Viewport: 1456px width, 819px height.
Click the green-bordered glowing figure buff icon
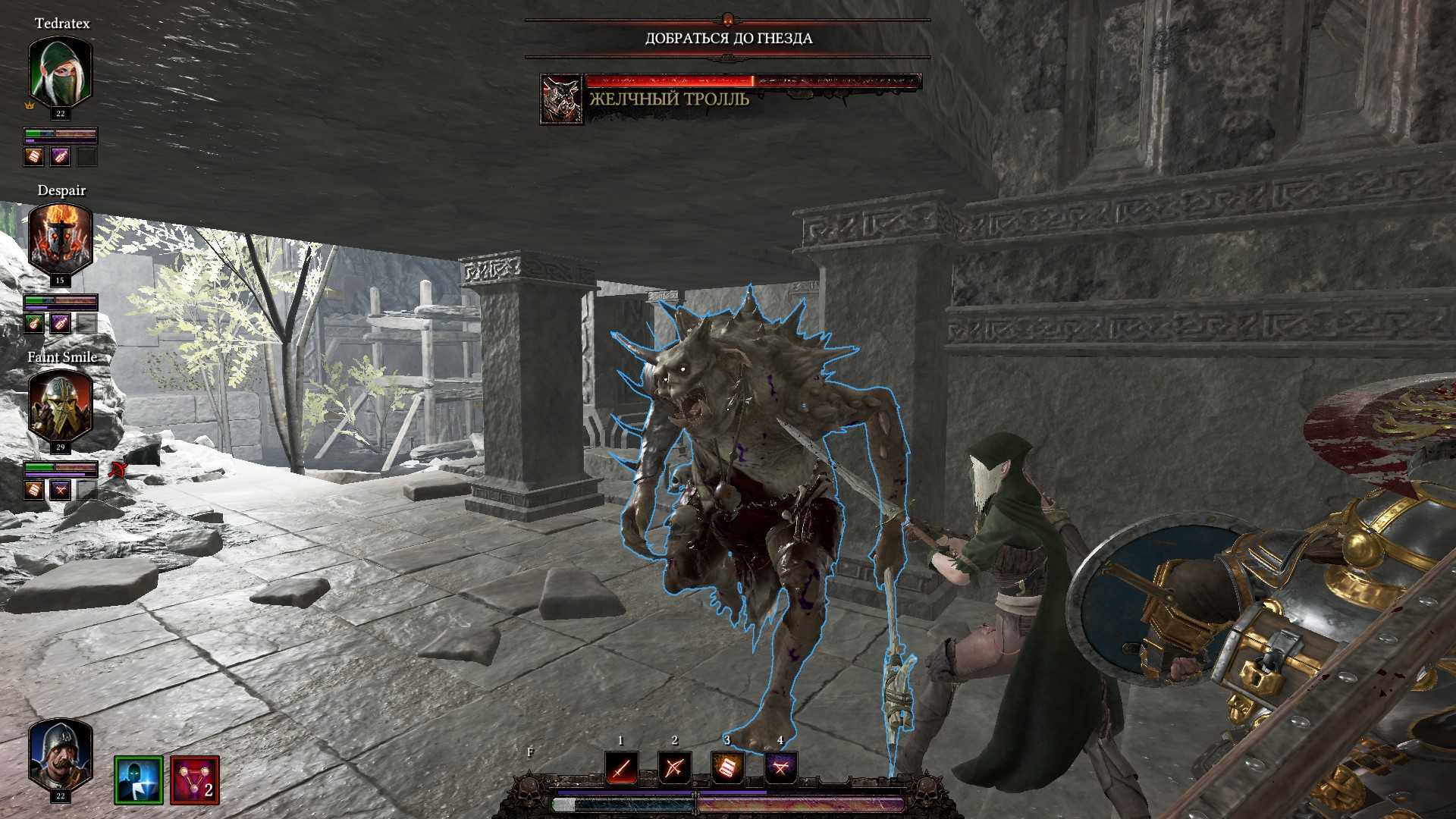pyautogui.click(x=139, y=780)
